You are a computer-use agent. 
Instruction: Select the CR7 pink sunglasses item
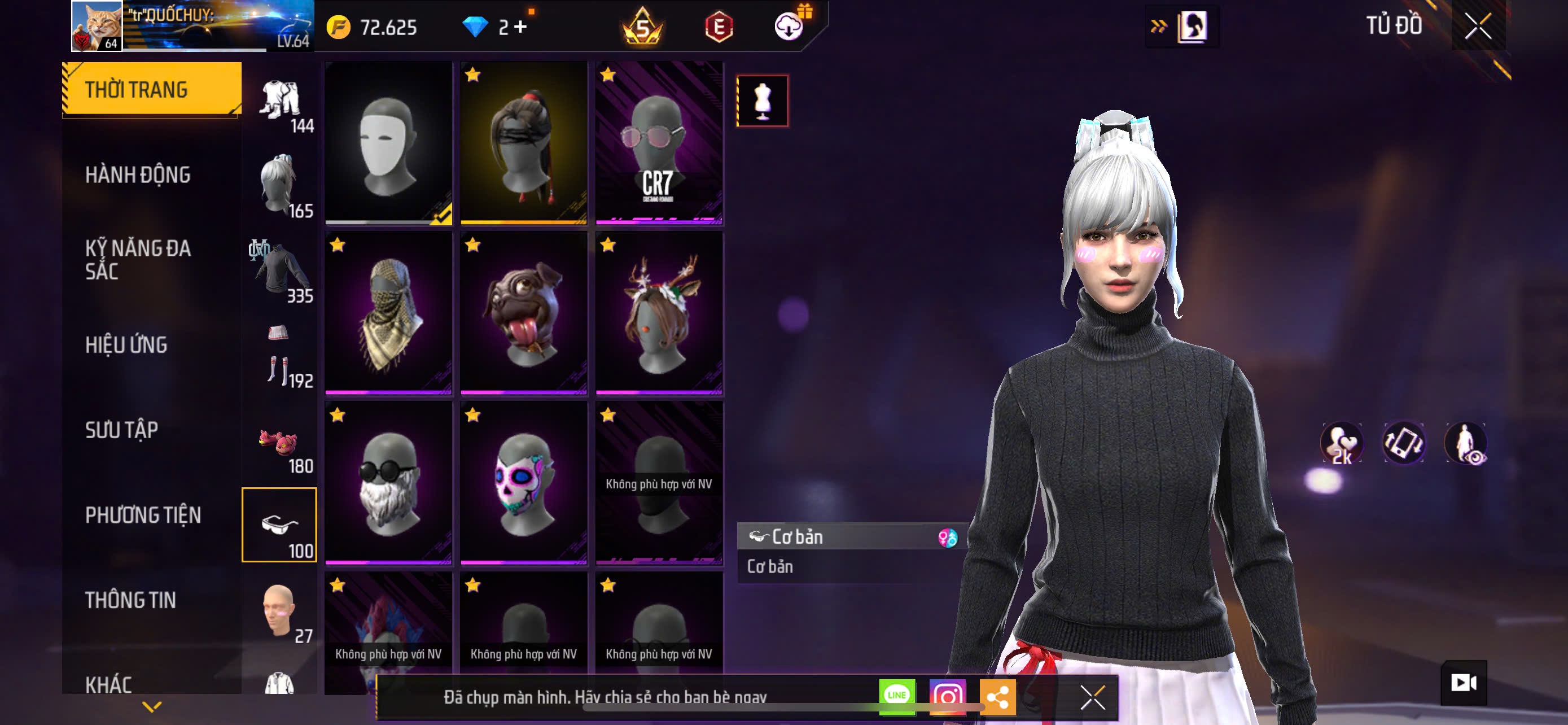click(659, 143)
